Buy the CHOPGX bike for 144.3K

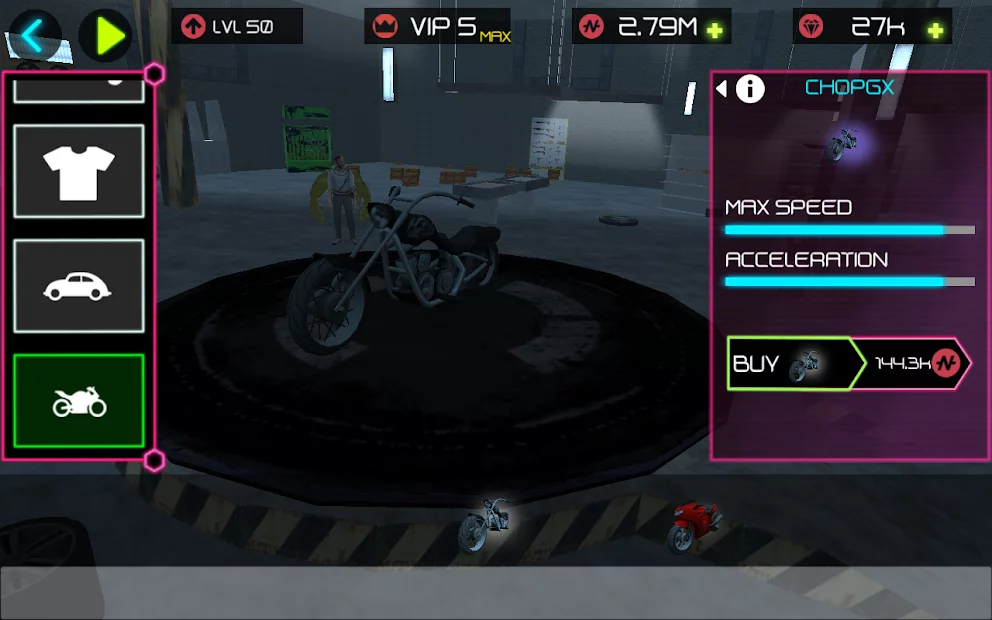click(848, 363)
